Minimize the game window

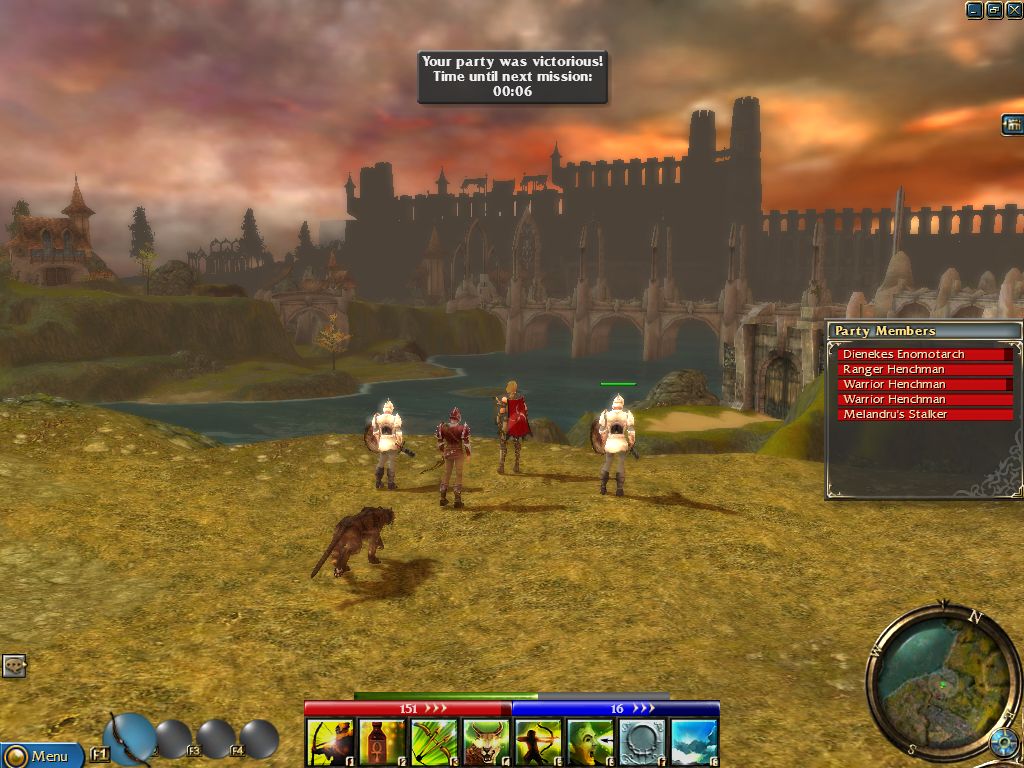click(x=975, y=10)
